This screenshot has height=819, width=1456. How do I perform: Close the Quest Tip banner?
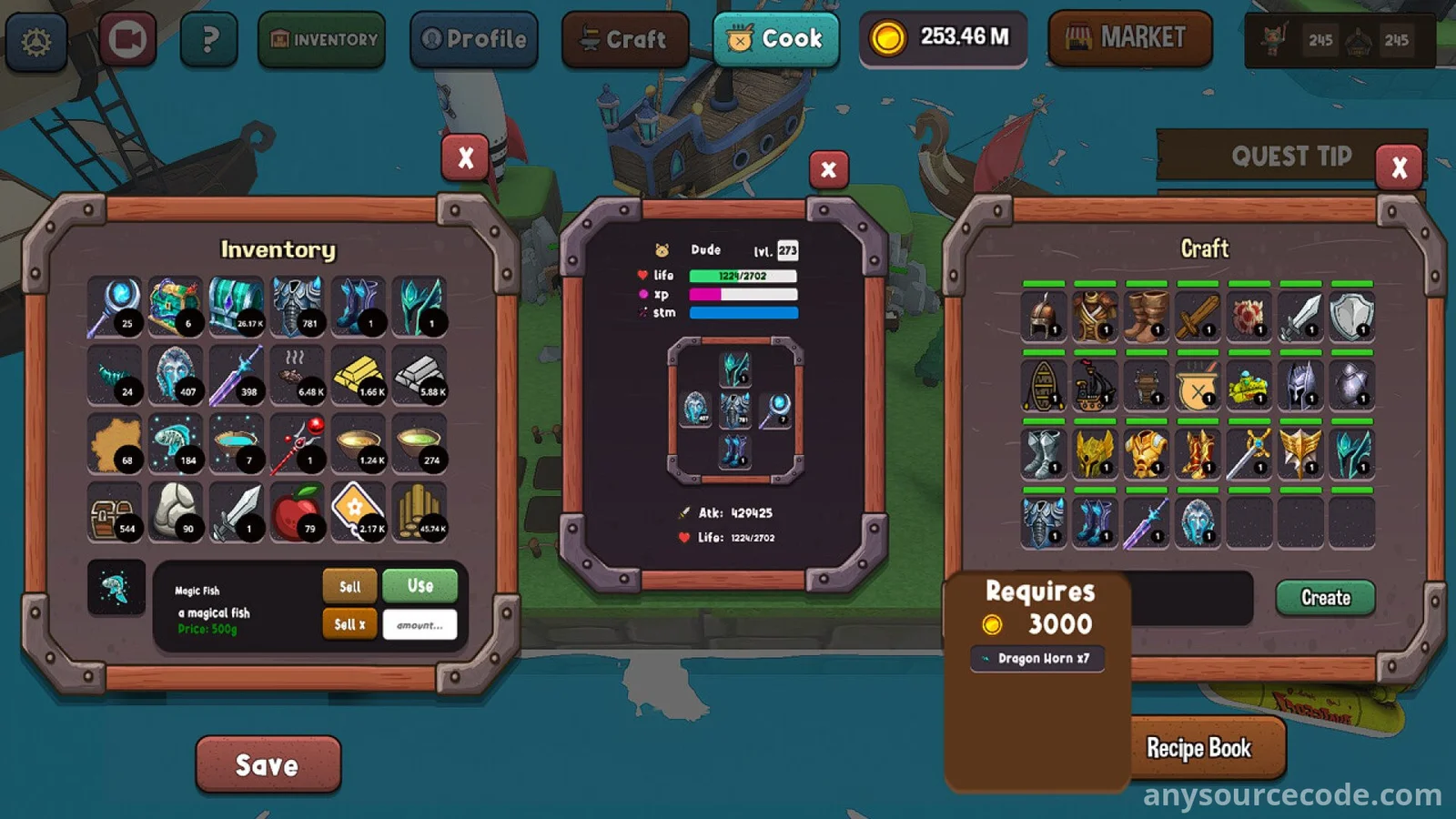(1399, 167)
